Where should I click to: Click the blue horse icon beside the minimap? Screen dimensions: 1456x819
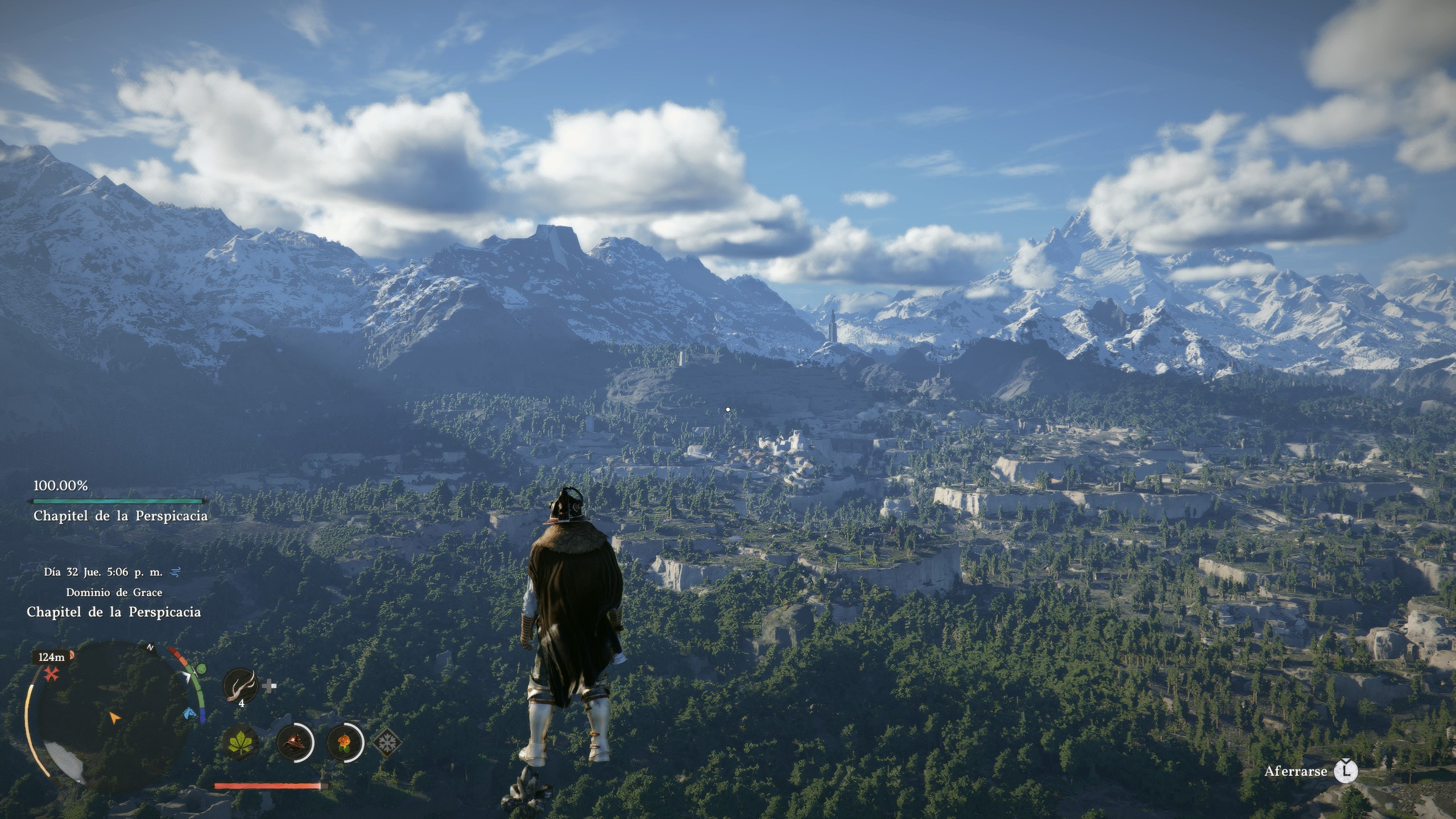point(189,713)
